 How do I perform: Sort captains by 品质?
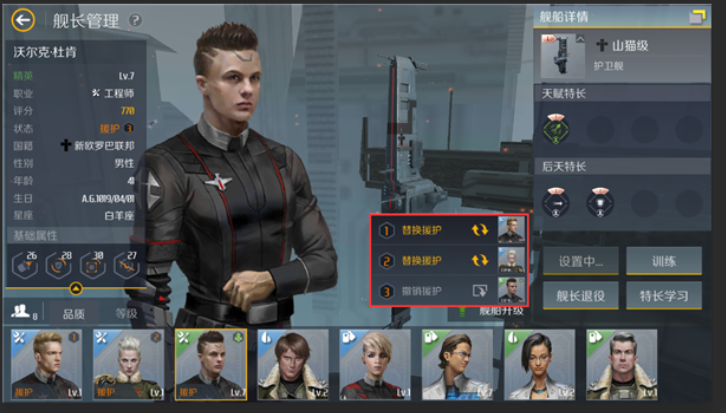(71, 313)
